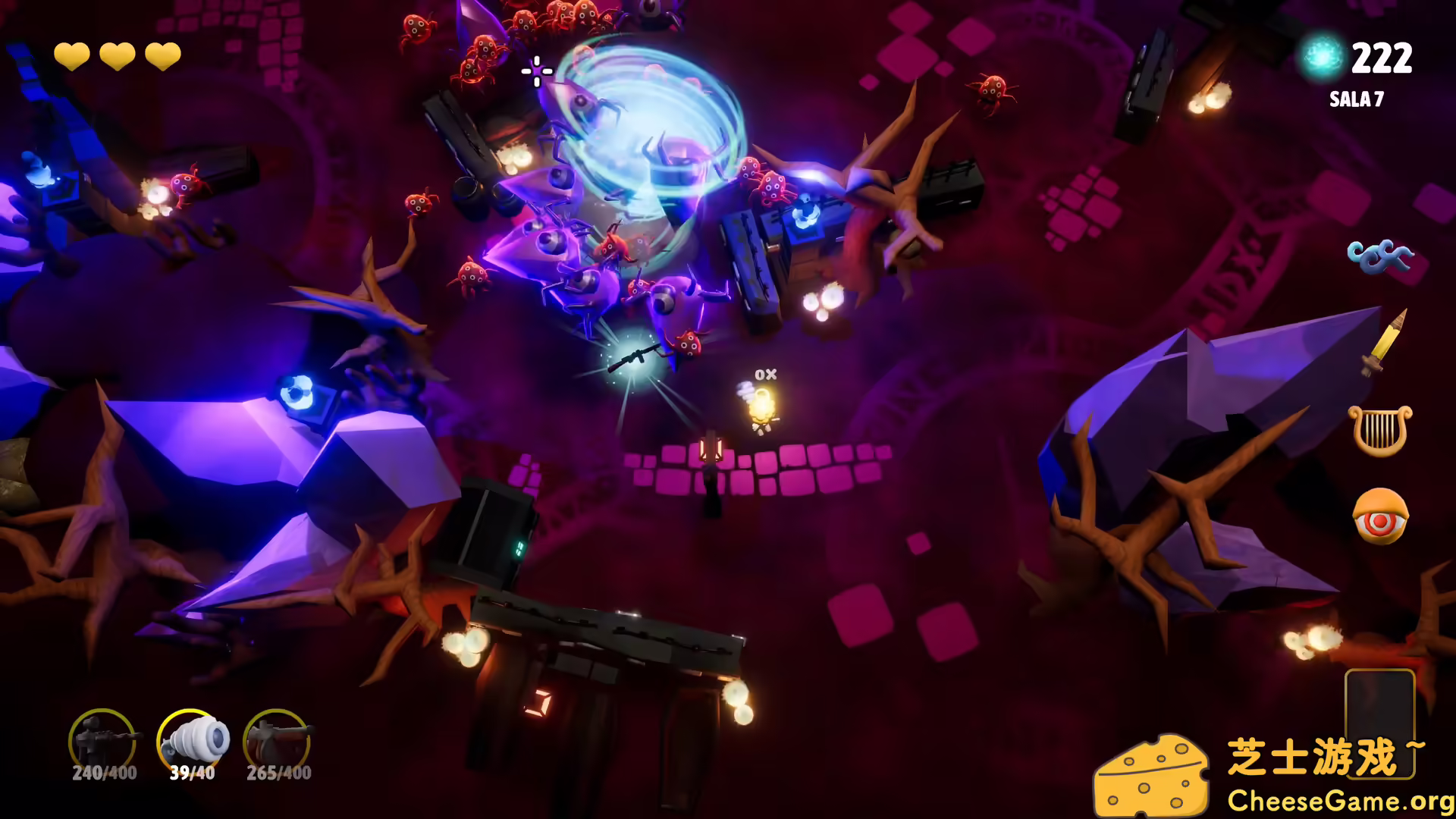1456x819 pixels.
Task: Select the third heart icon
Action: [x=164, y=55]
